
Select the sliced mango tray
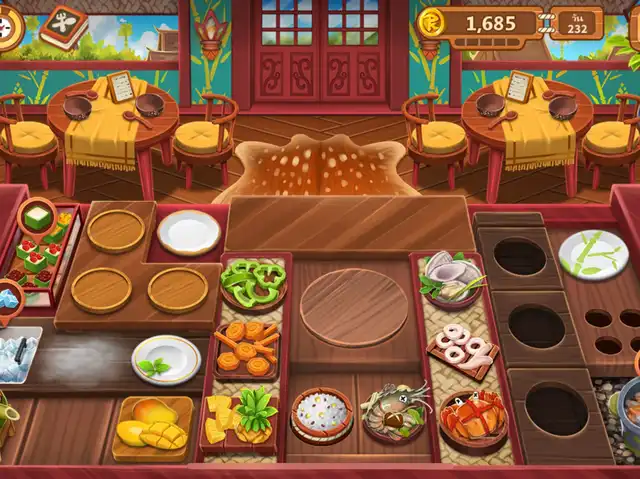[152, 424]
